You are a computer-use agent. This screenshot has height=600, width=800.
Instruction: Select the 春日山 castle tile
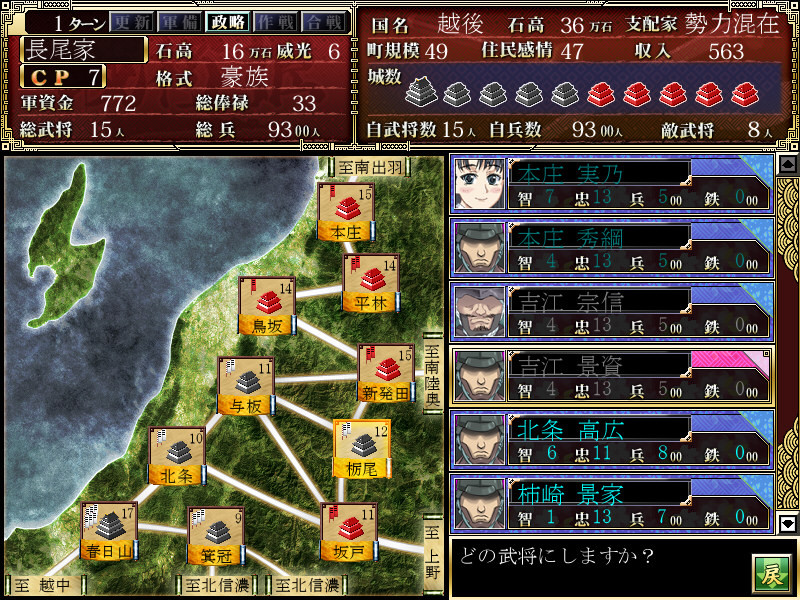[109, 533]
